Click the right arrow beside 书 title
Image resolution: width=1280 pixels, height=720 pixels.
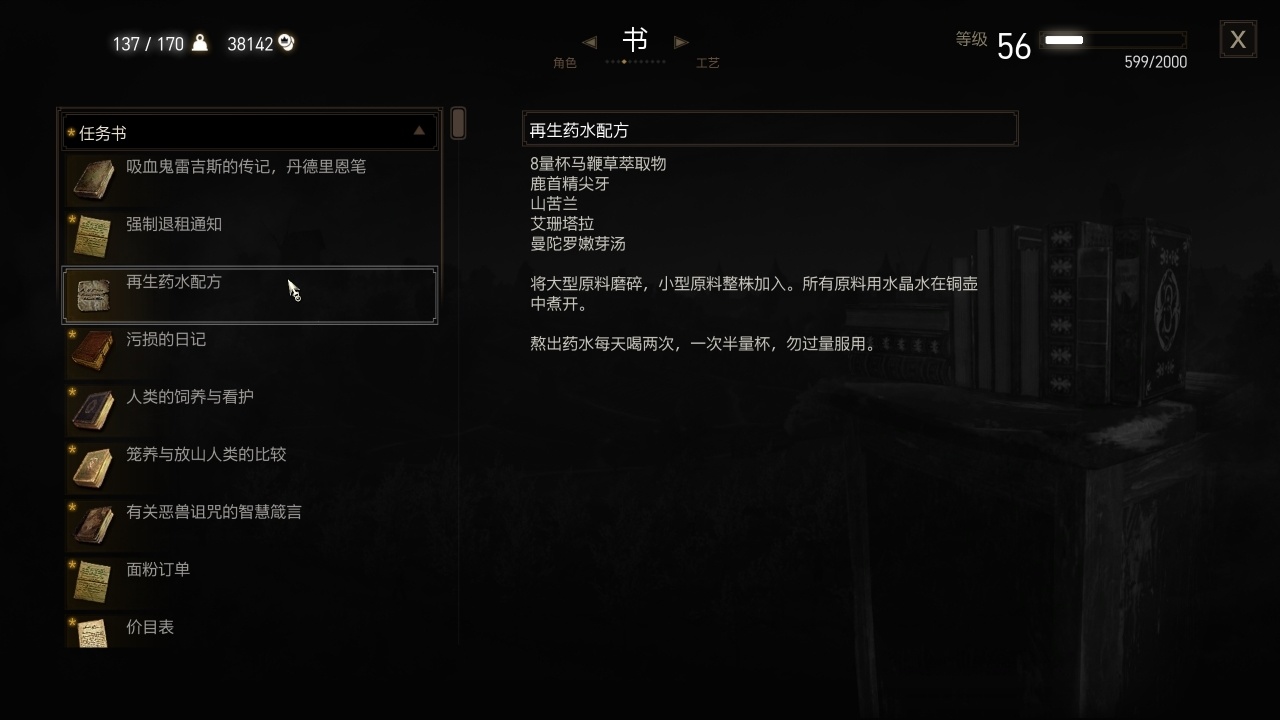682,41
